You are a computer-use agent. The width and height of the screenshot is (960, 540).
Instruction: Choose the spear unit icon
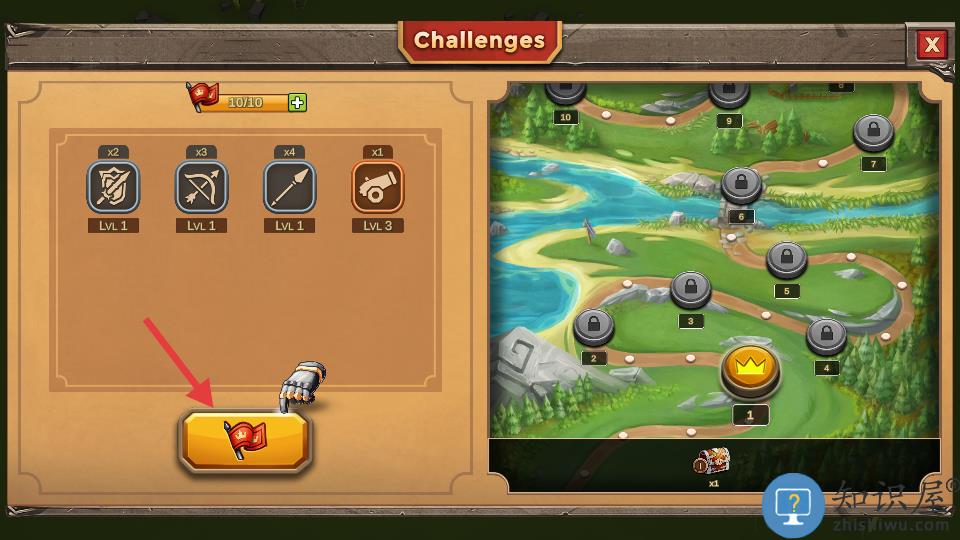pyautogui.click(x=289, y=187)
